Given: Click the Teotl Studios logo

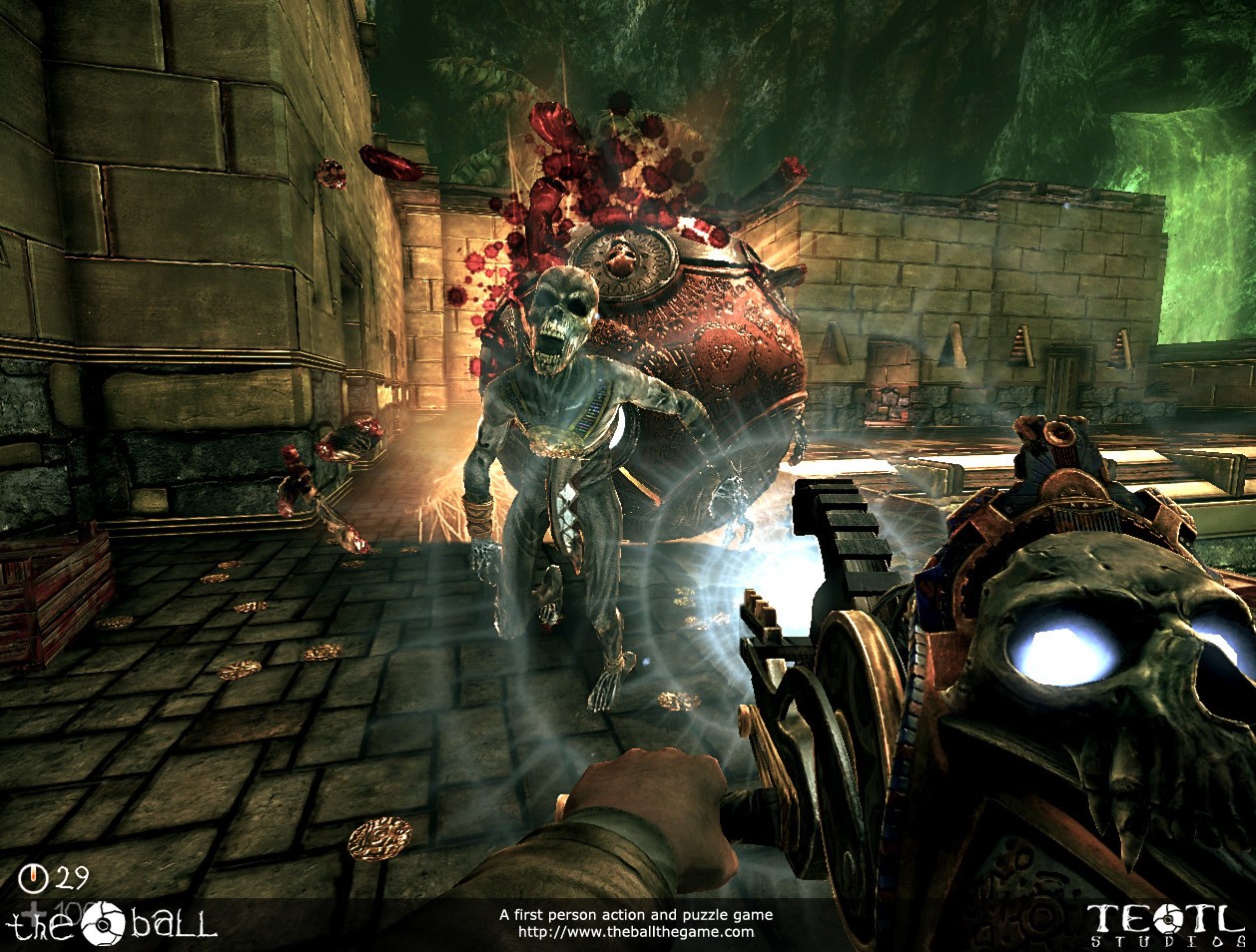Looking at the screenshot, I should tap(1162, 921).
